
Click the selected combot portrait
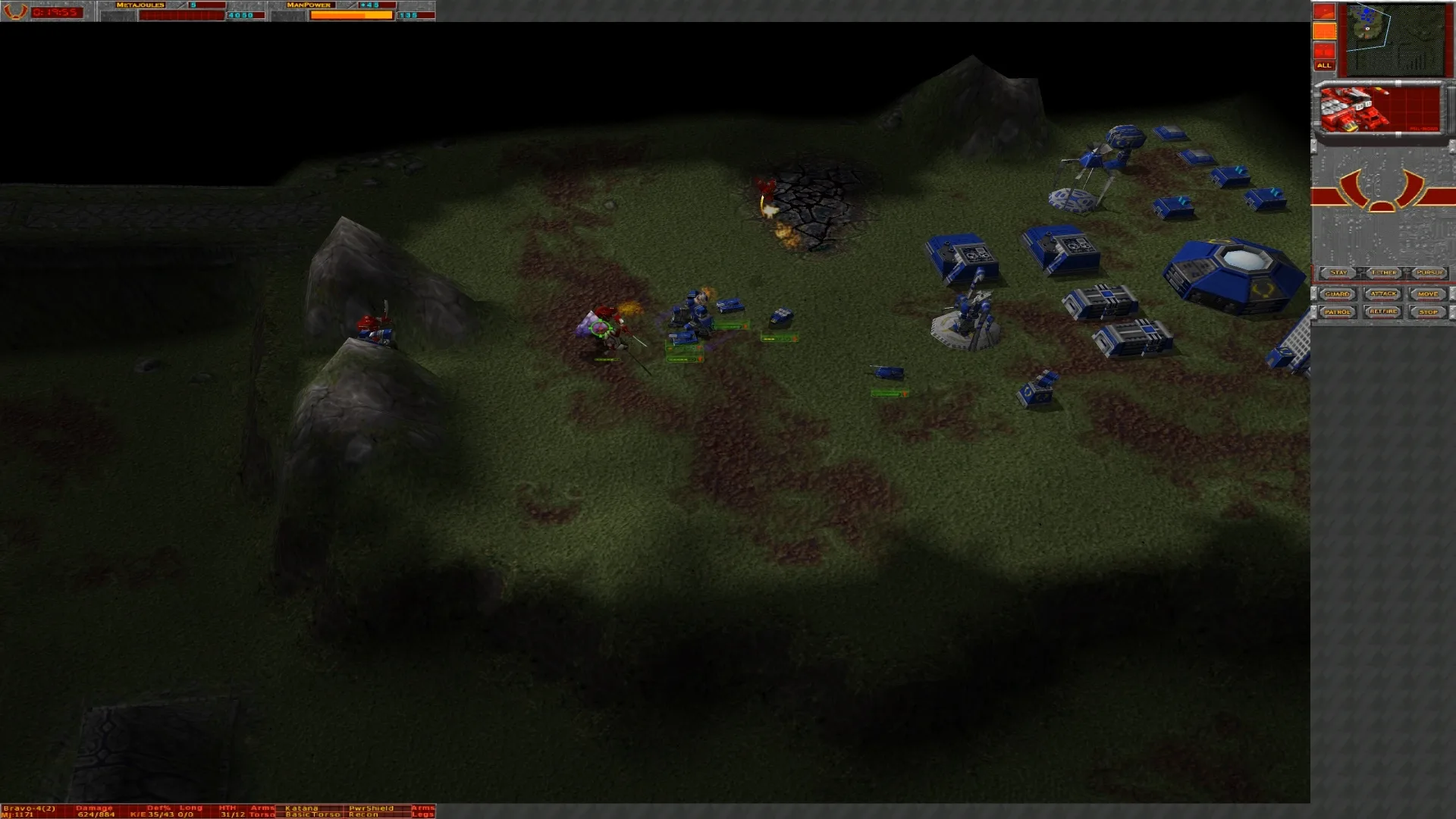tap(1357, 110)
